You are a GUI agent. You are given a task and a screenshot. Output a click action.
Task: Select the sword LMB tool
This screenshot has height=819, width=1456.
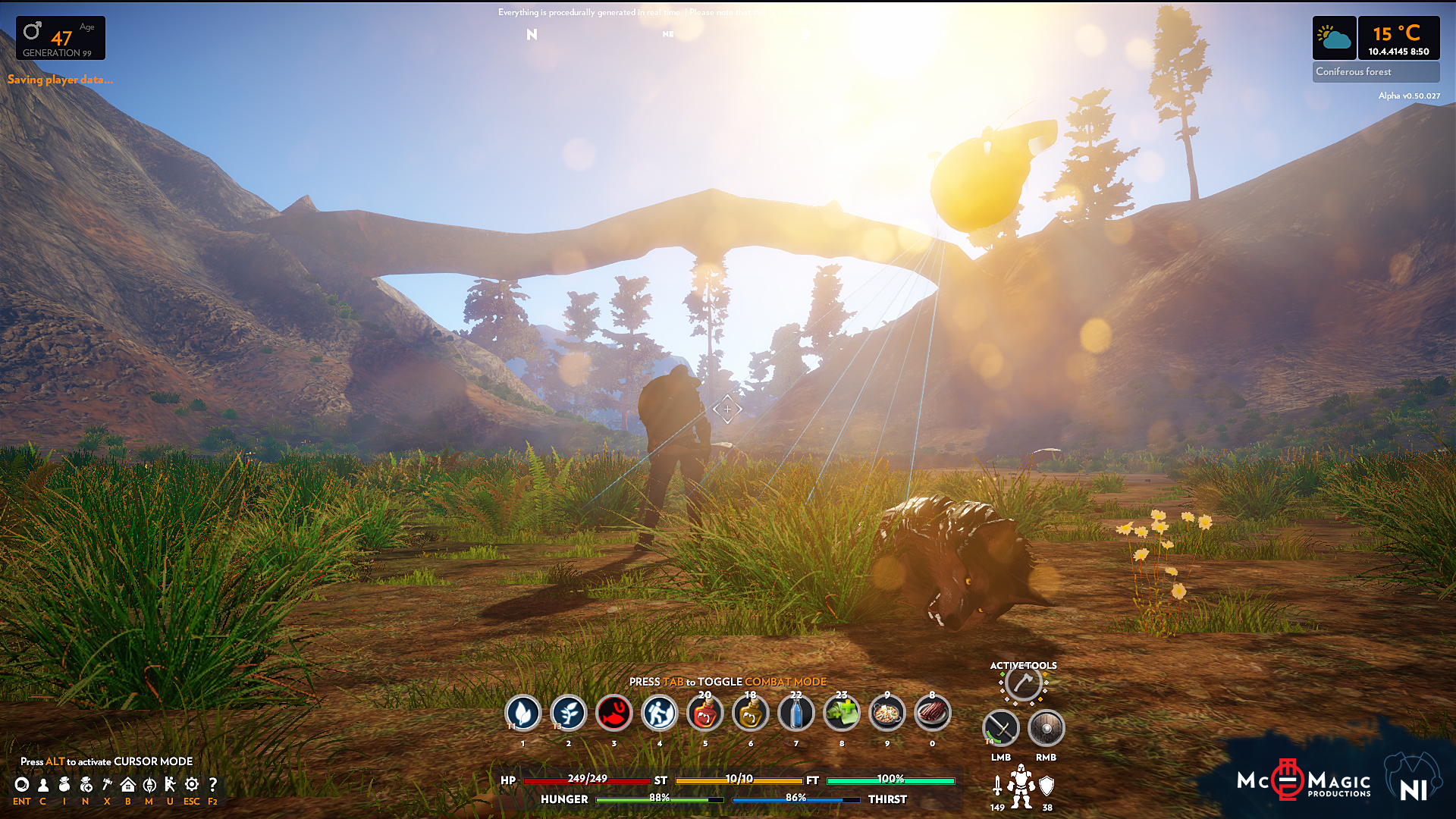1002,730
